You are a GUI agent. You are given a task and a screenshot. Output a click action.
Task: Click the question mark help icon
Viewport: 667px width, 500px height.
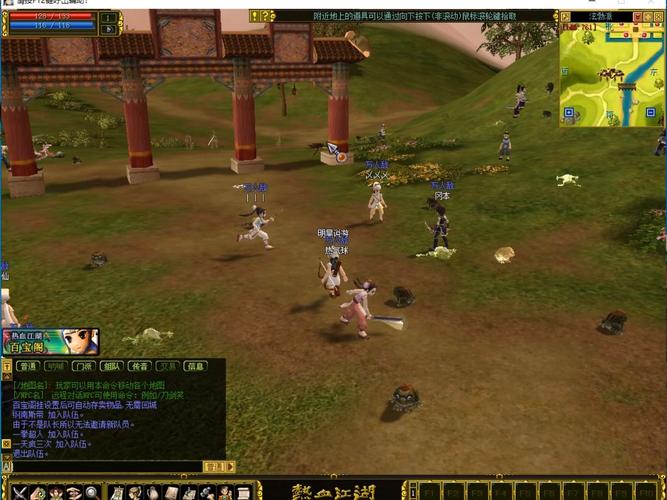coord(267,16)
